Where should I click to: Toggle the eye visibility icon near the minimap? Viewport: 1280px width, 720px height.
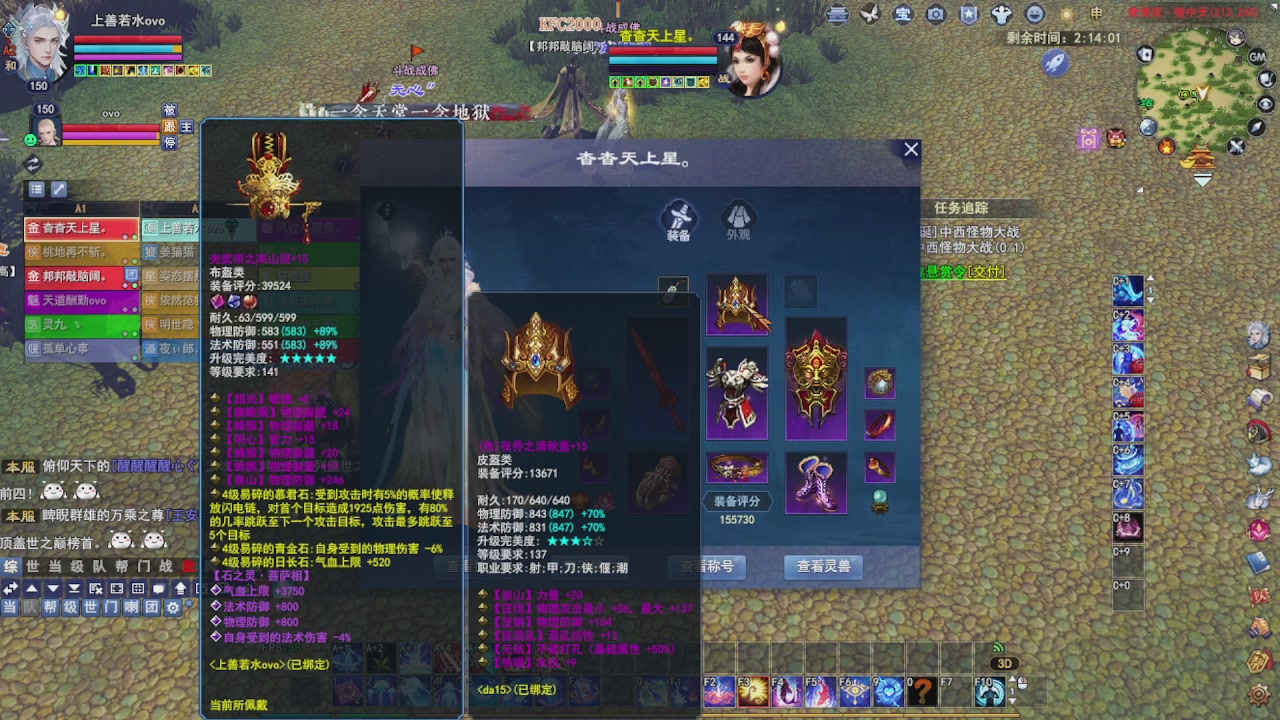click(1266, 103)
